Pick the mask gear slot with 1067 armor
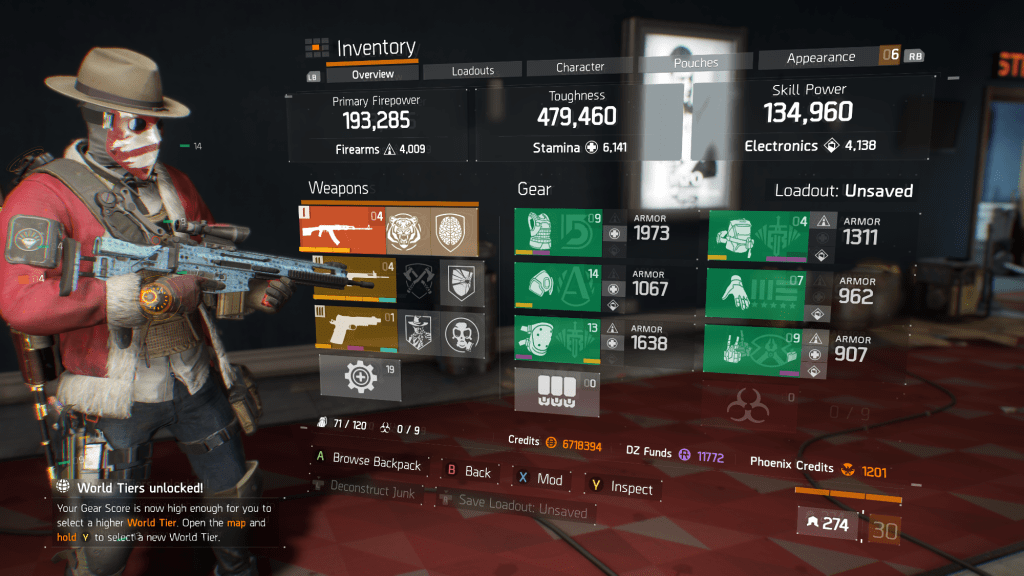Viewport: 1024px width, 576px height. [x=558, y=286]
